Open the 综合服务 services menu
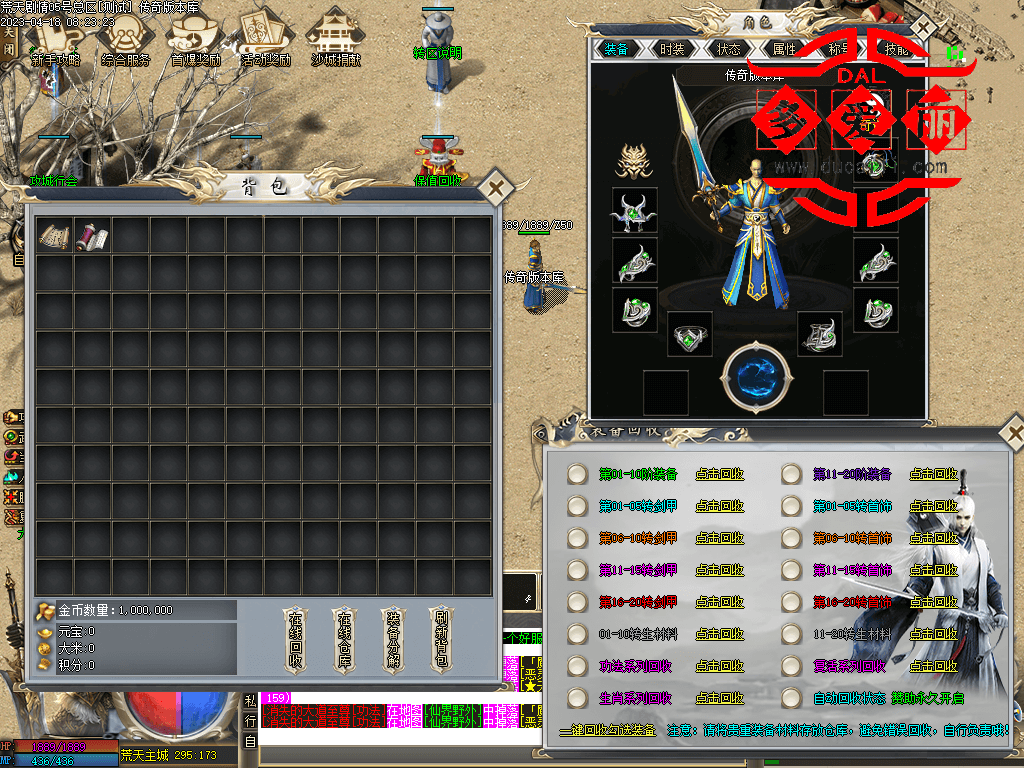The width and height of the screenshot is (1024, 768). [x=126, y=38]
